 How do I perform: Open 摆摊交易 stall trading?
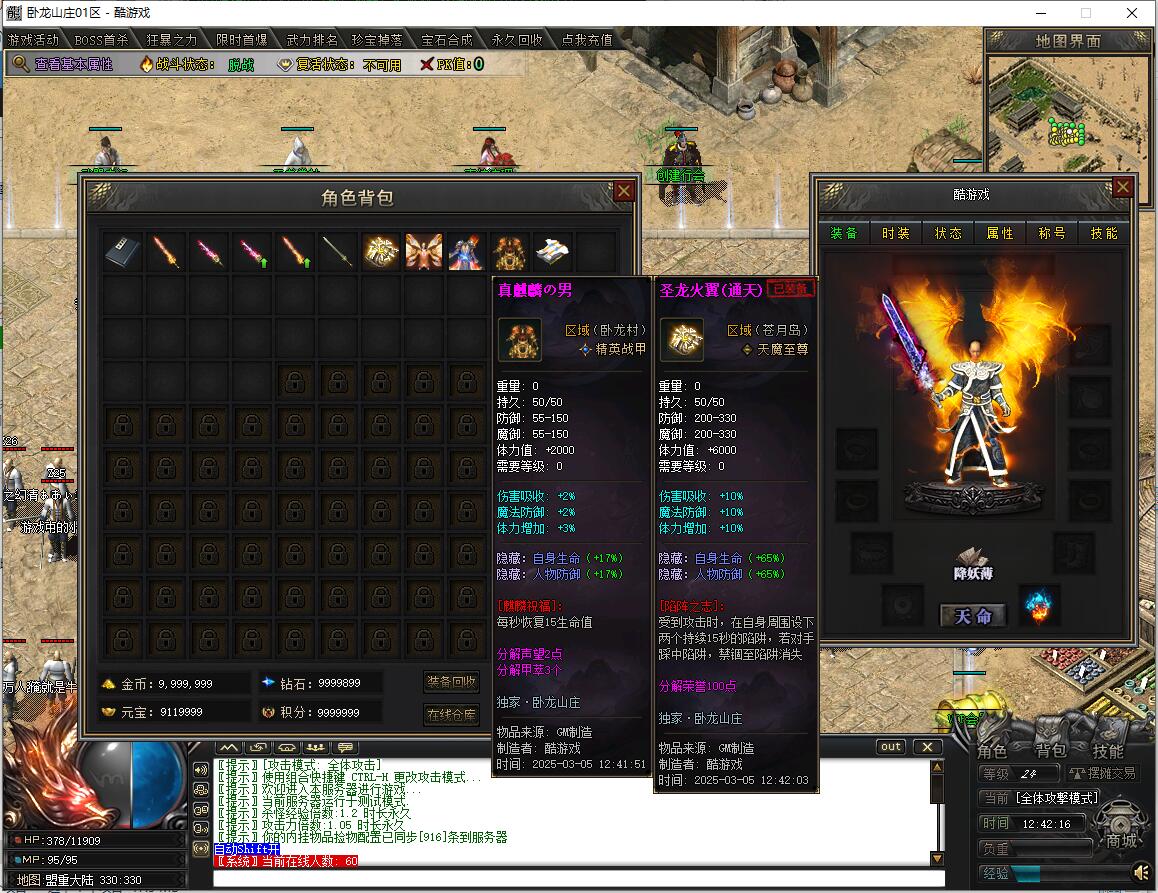click(1102, 773)
